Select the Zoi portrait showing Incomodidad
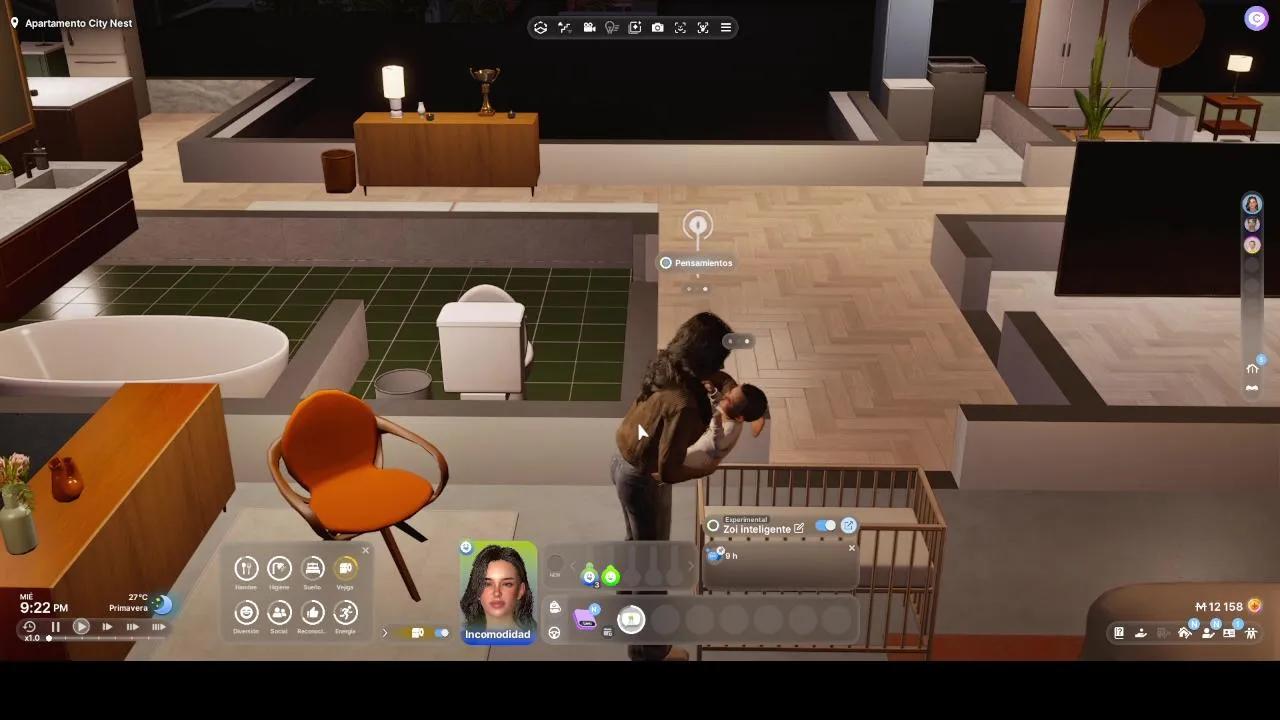Screen dimensions: 1280x720 point(498,590)
